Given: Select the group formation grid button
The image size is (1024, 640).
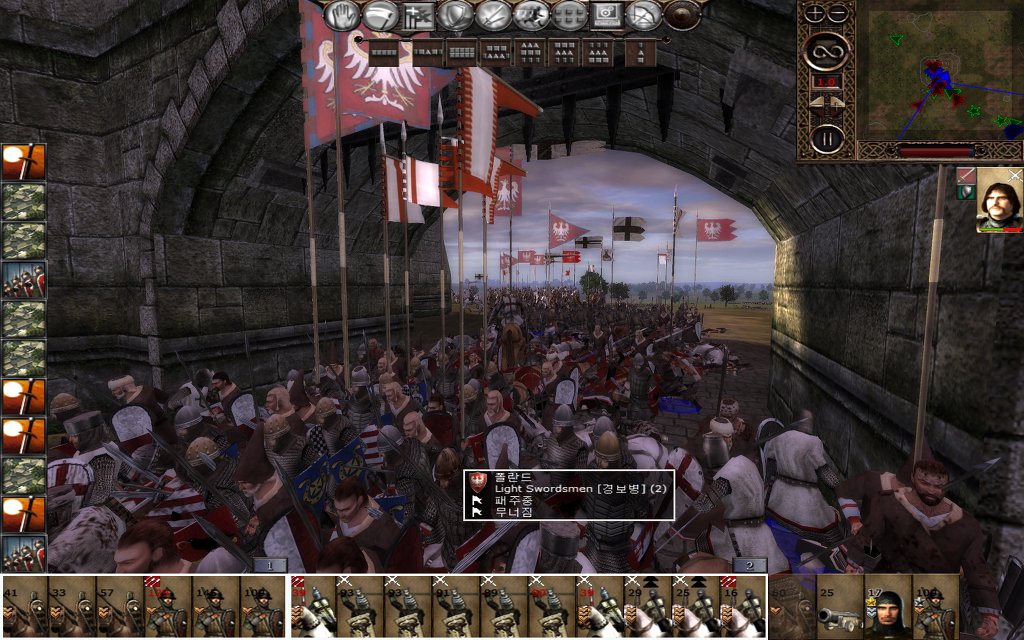Looking at the screenshot, I should point(570,15).
